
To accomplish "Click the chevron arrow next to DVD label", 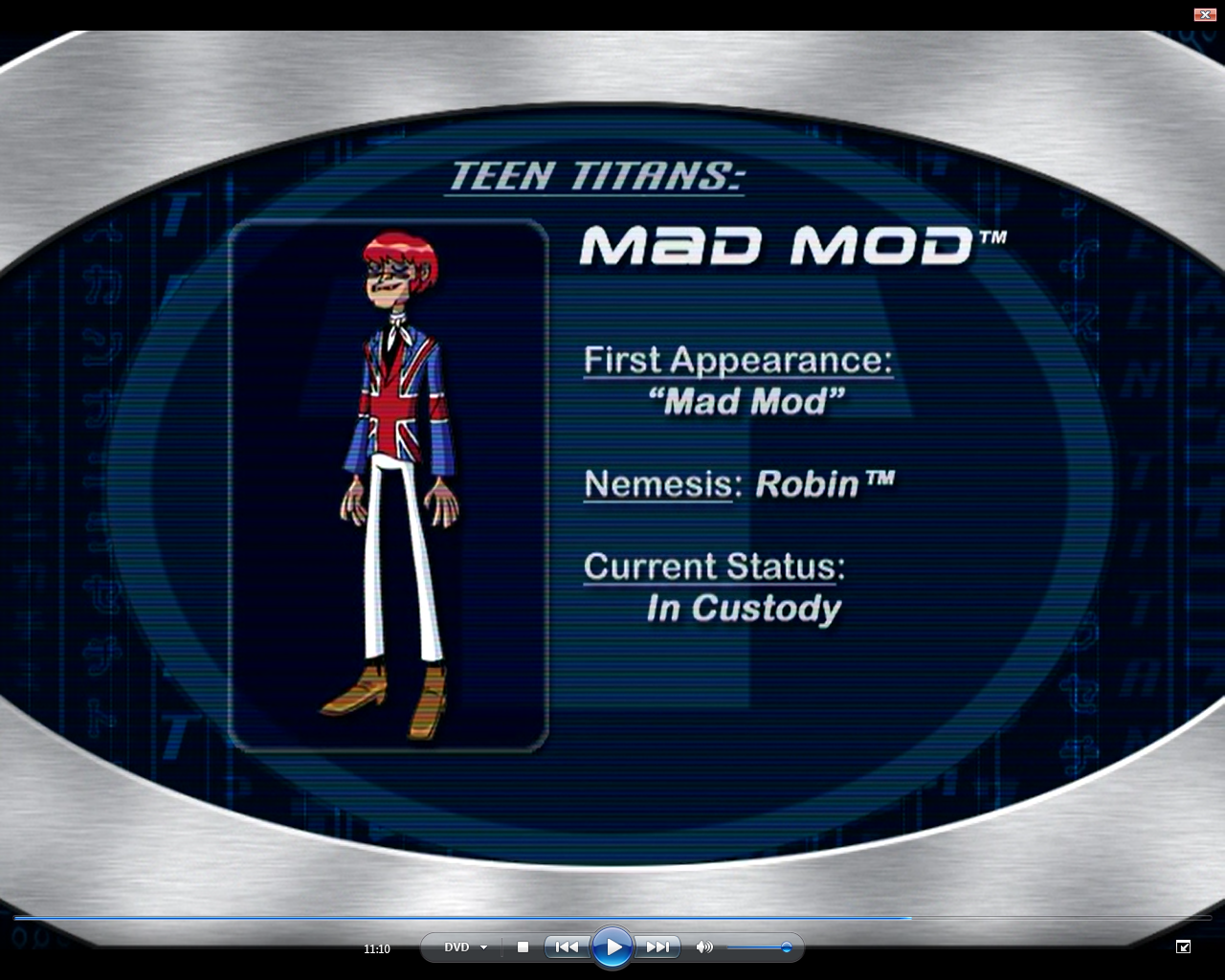I will (483, 947).
